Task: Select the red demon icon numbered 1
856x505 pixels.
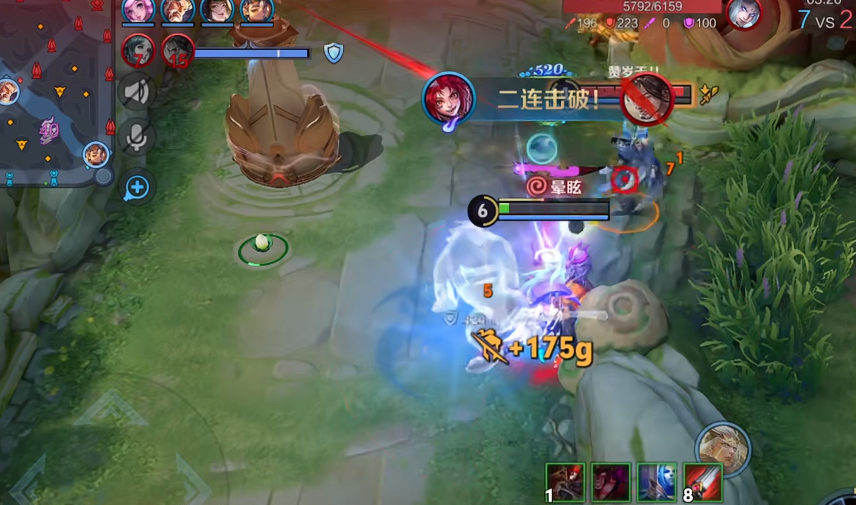Action: click(x=563, y=481)
